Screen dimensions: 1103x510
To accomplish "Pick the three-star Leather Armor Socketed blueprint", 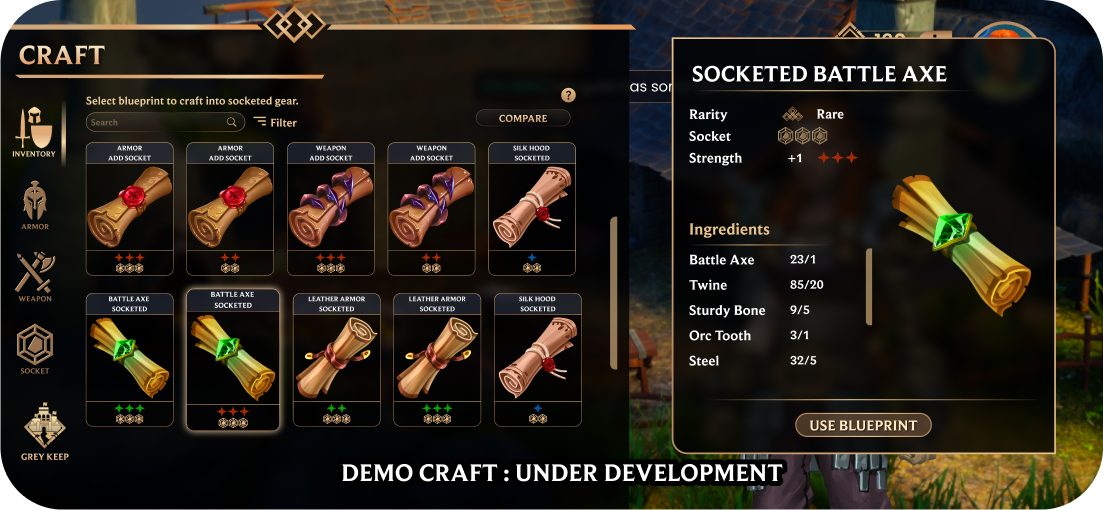I will point(437,359).
